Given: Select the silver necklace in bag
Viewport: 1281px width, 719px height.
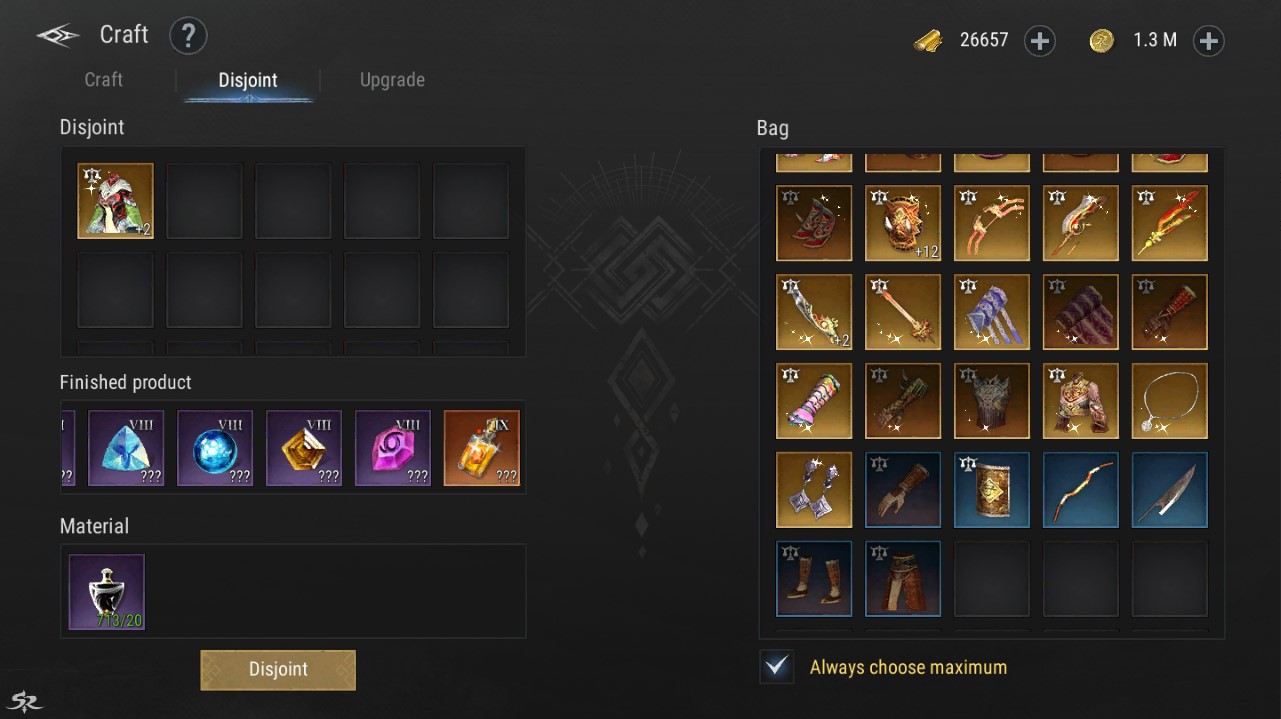Looking at the screenshot, I should coord(1169,401).
